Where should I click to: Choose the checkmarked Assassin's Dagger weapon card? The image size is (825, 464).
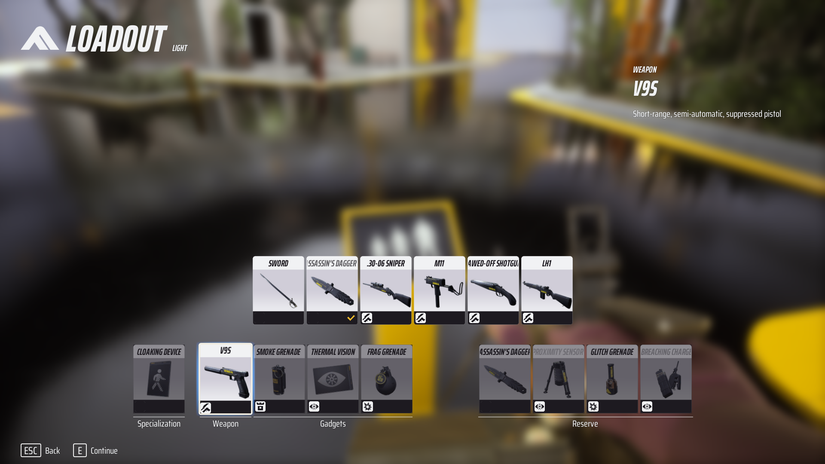click(332, 290)
